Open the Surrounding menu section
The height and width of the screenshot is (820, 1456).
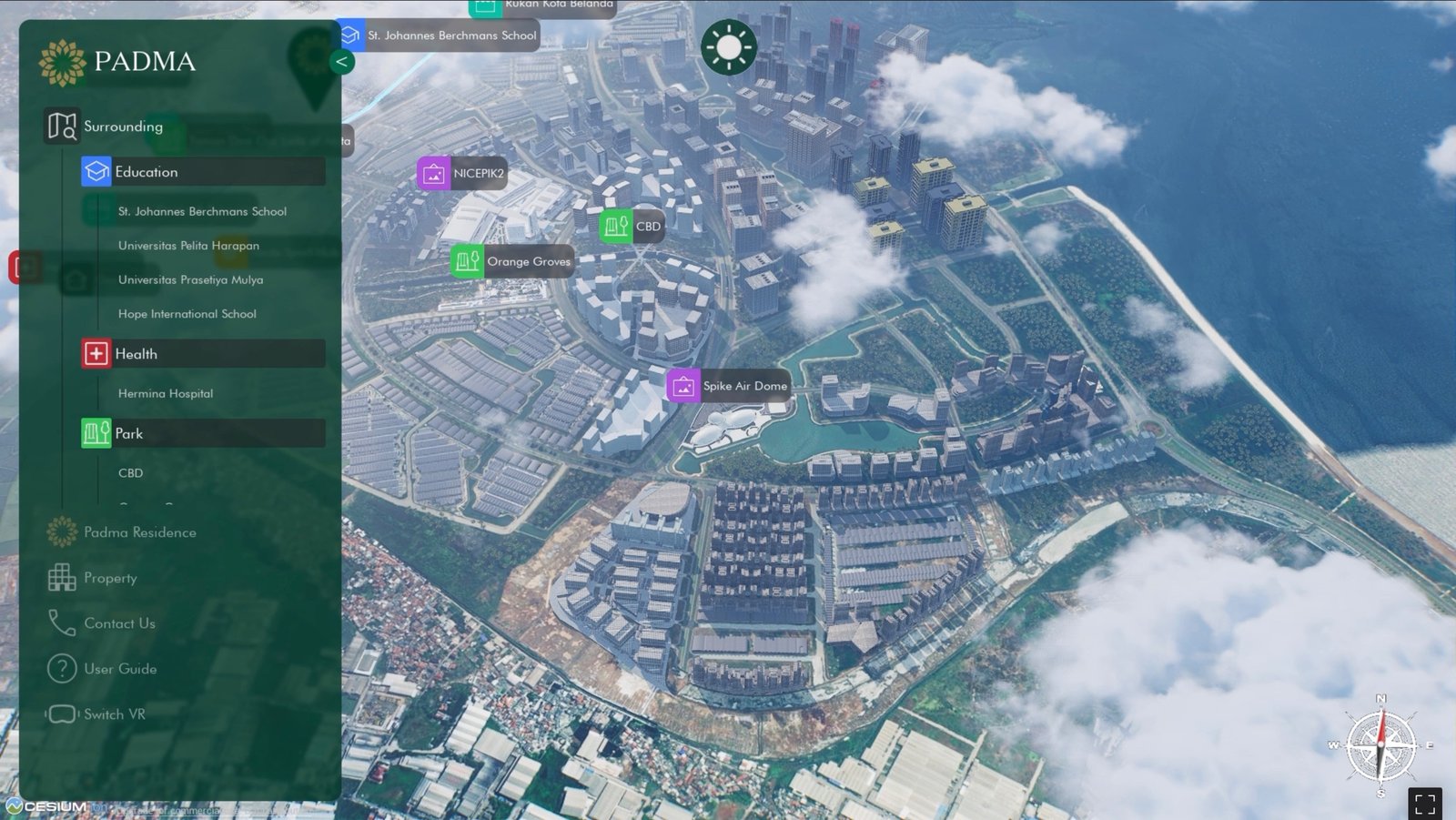[x=123, y=127]
